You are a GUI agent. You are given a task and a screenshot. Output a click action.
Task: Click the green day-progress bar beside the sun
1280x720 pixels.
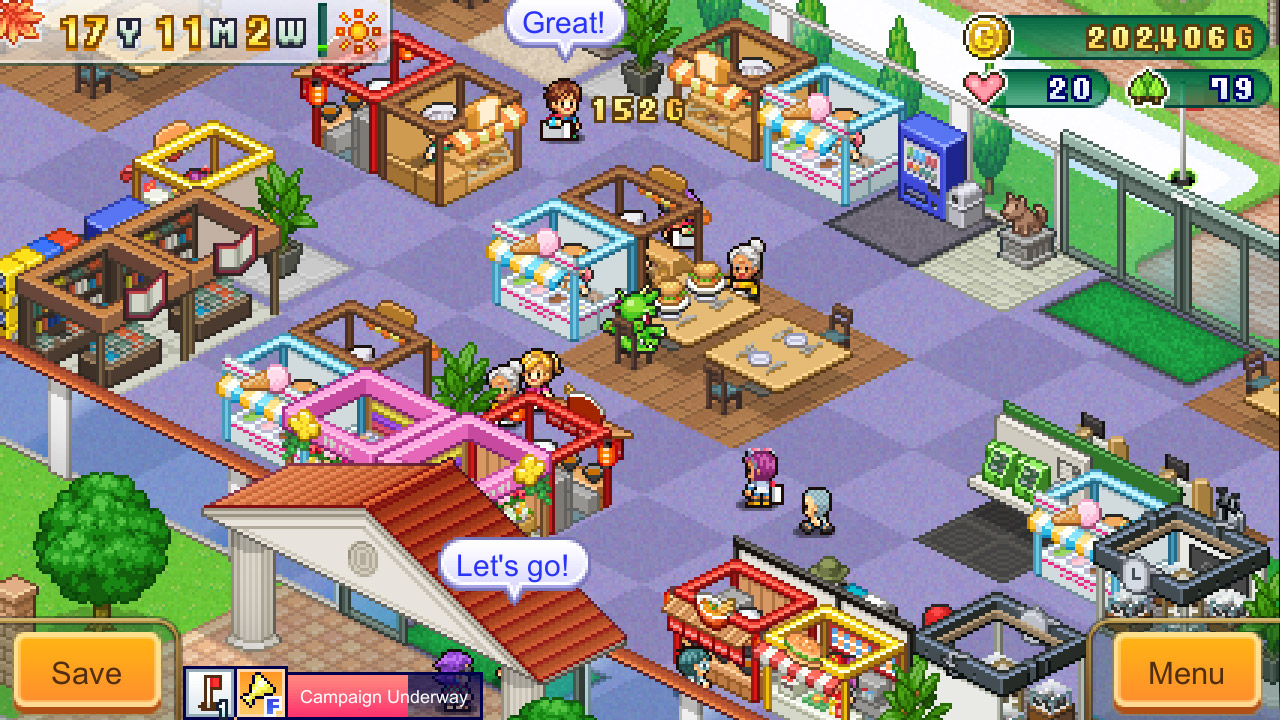[322, 30]
